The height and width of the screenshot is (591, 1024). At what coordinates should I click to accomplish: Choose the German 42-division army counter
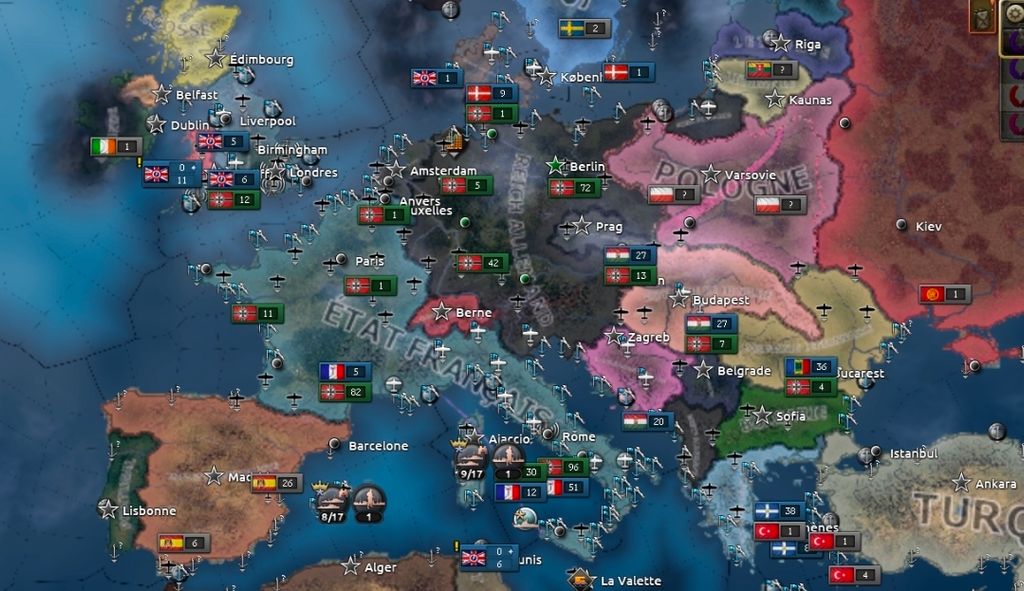[481, 263]
